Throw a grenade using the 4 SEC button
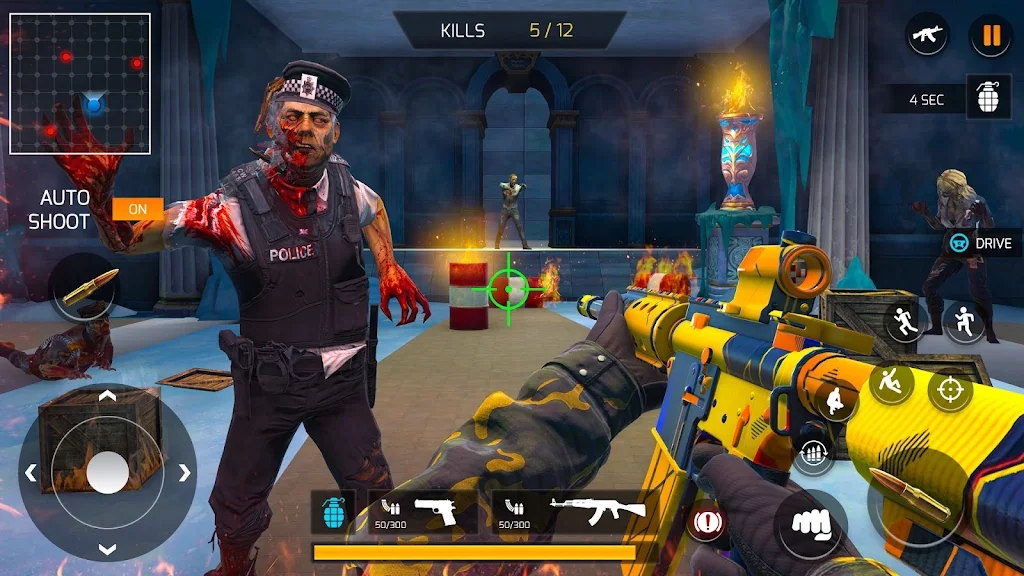The width and height of the screenshot is (1024, 576). (988, 99)
